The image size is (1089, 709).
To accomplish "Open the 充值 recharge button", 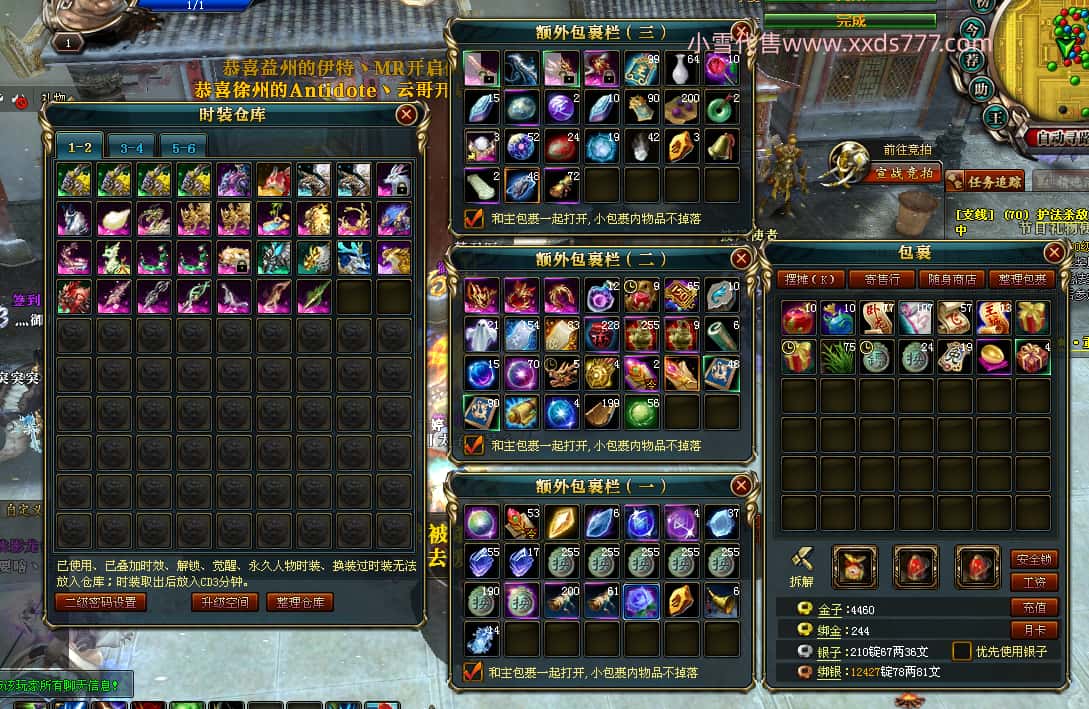I will pyautogui.click(x=1034, y=607).
